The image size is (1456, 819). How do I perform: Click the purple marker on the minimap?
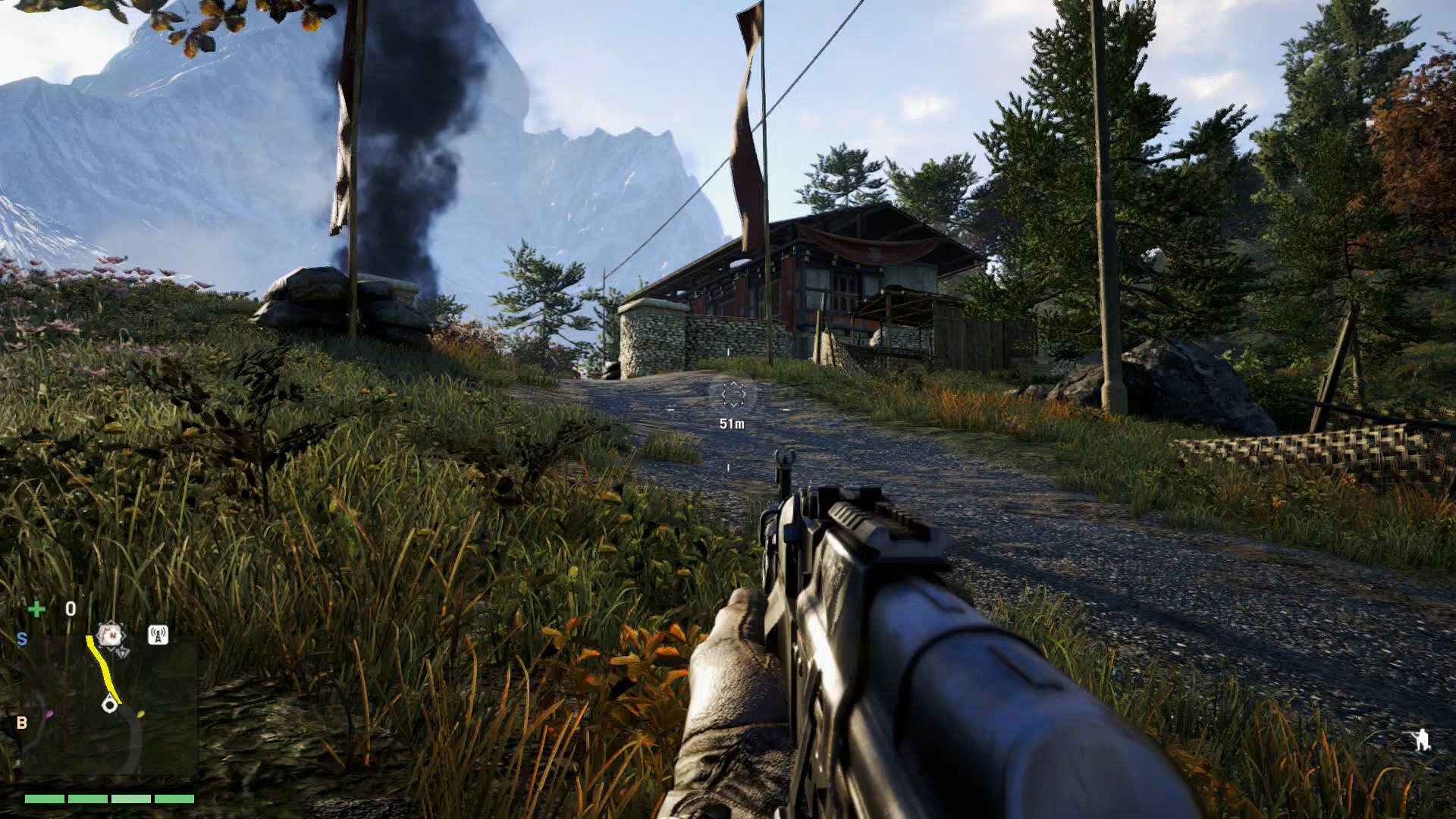pyautogui.click(x=49, y=714)
